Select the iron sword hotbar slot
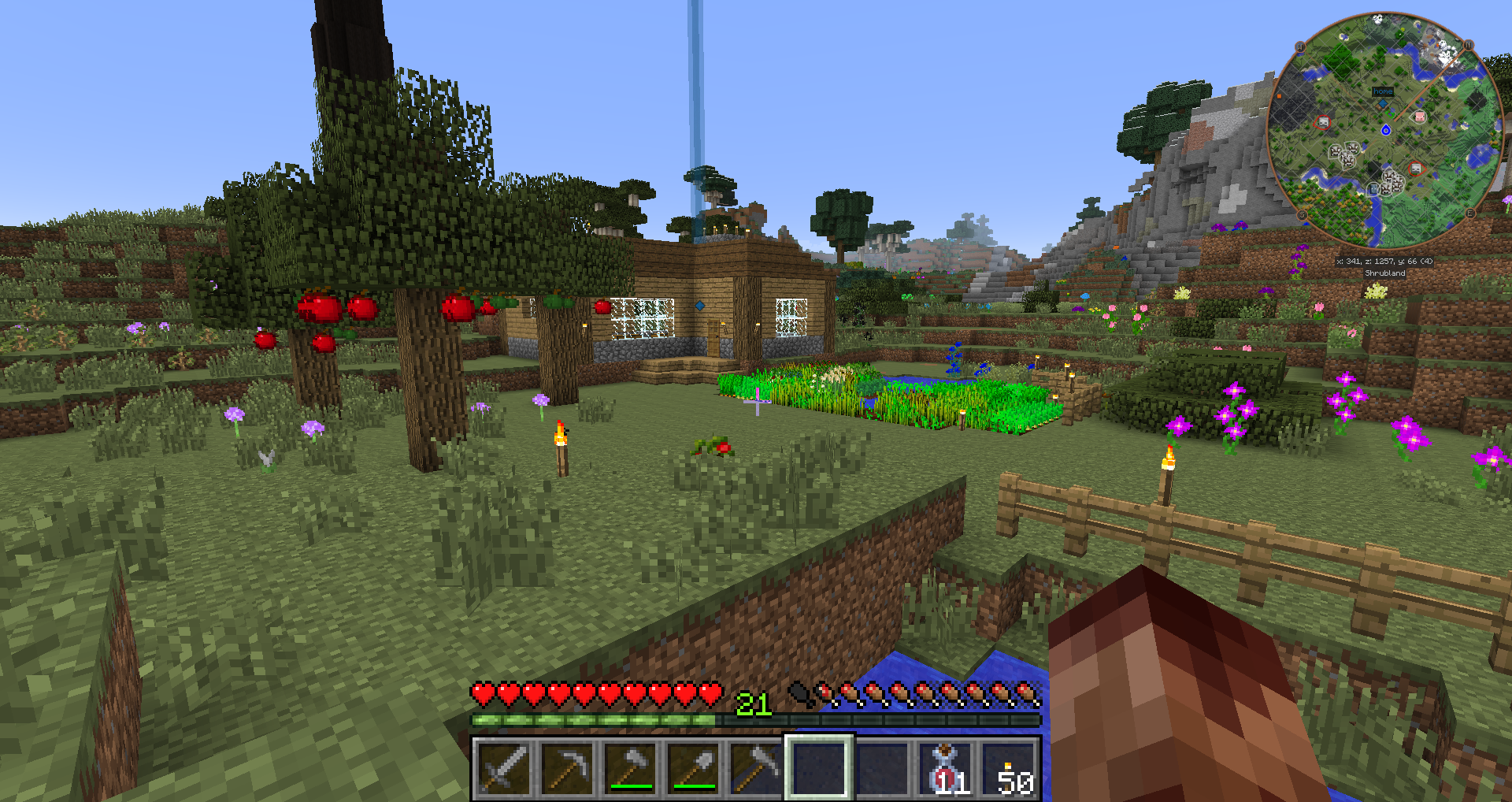The height and width of the screenshot is (802, 1512). pyautogui.click(x=504, y=767)
